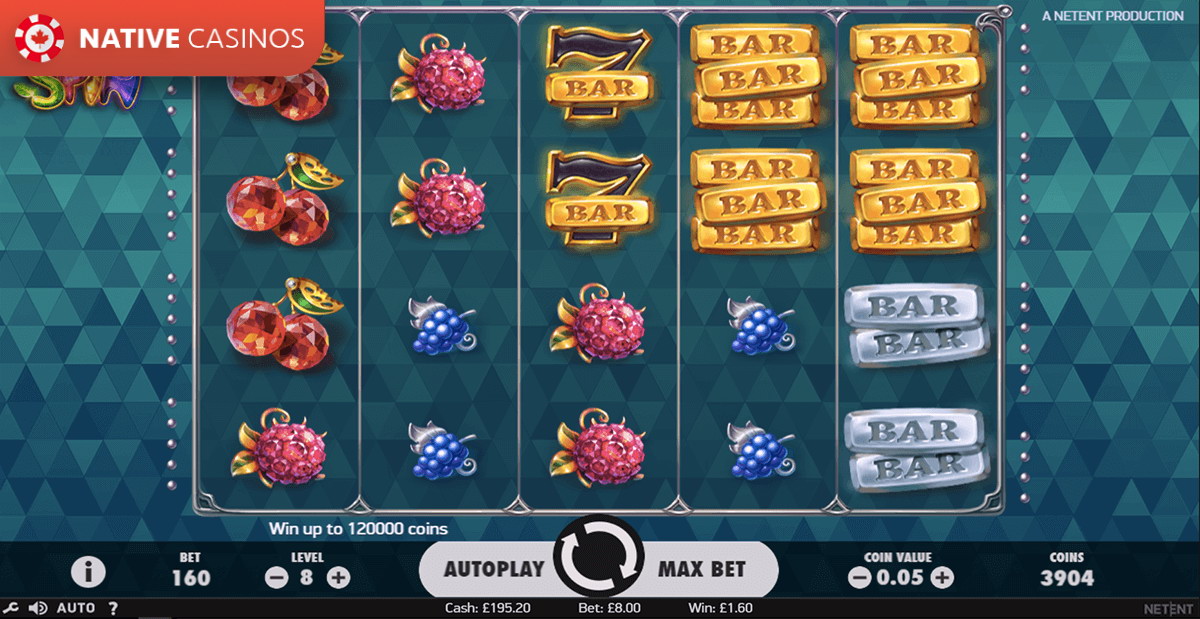The width and height of the screenshot is (1200, 619).
Task: Open the AUTO play options
Action: click(x=76, y=608)
